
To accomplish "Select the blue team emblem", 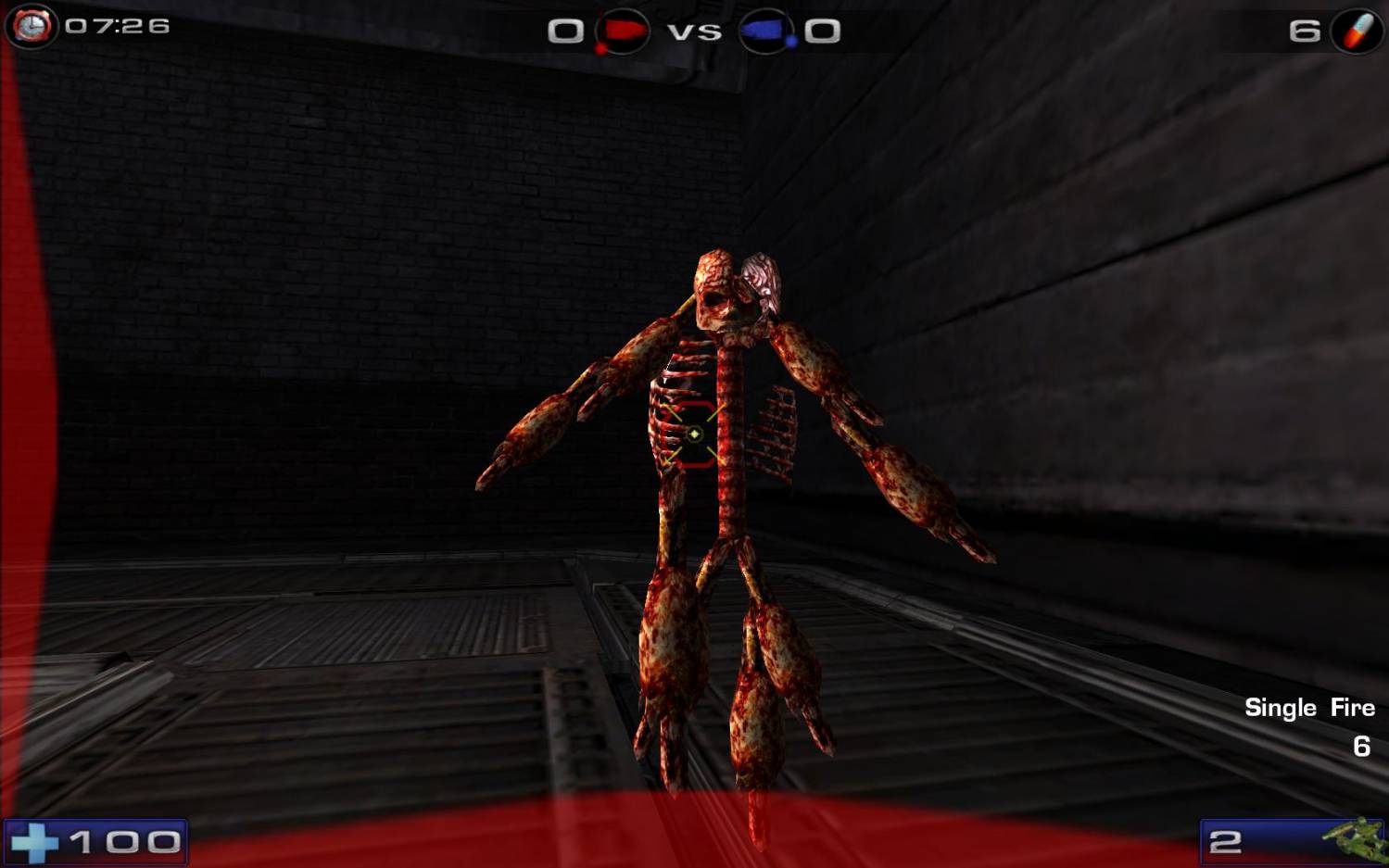I will coord(766,31).
